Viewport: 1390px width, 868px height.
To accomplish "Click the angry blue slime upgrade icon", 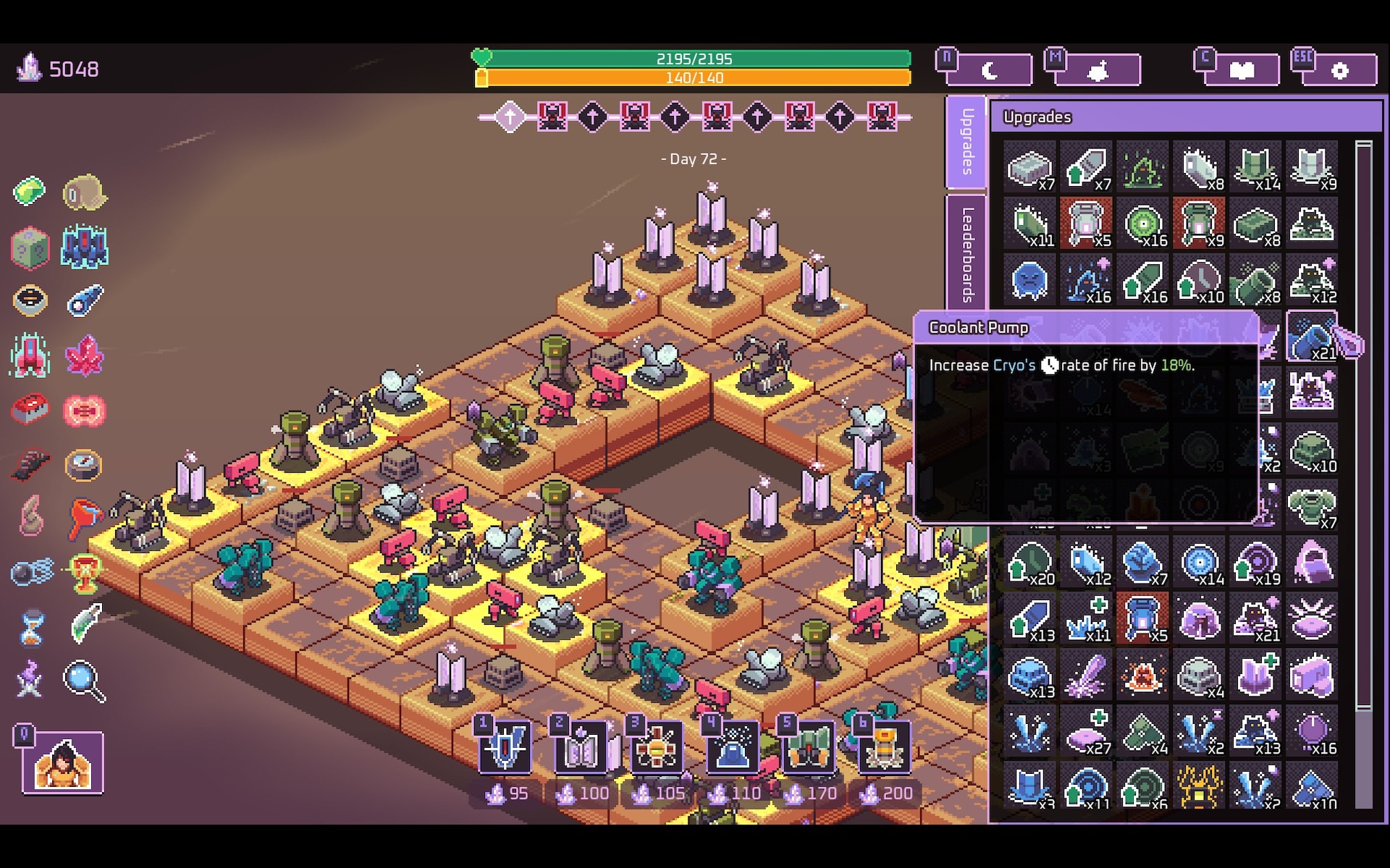I will pos(1029,280).
